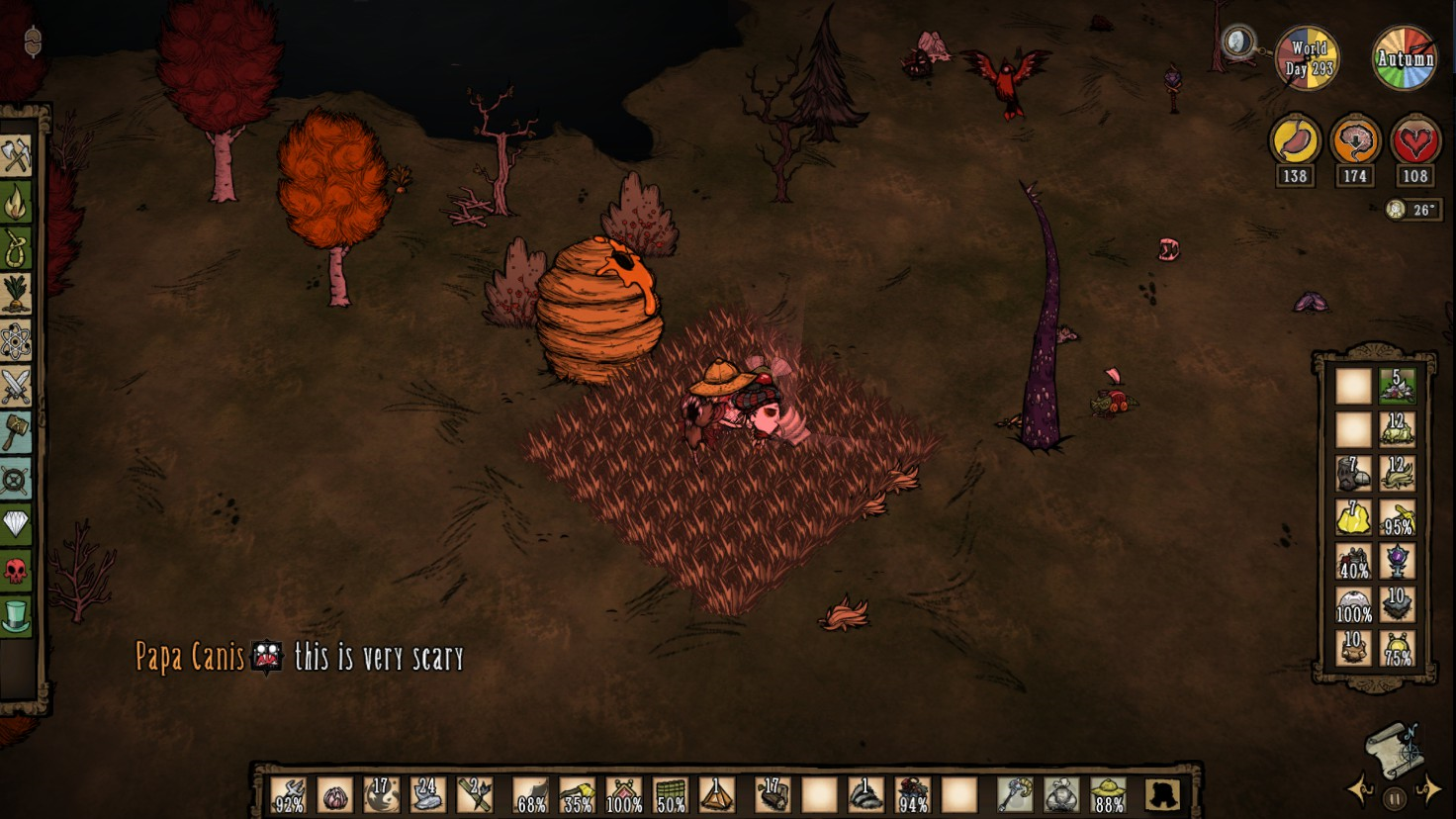Select the tent item in the hotbar

(x=717, y=793)
